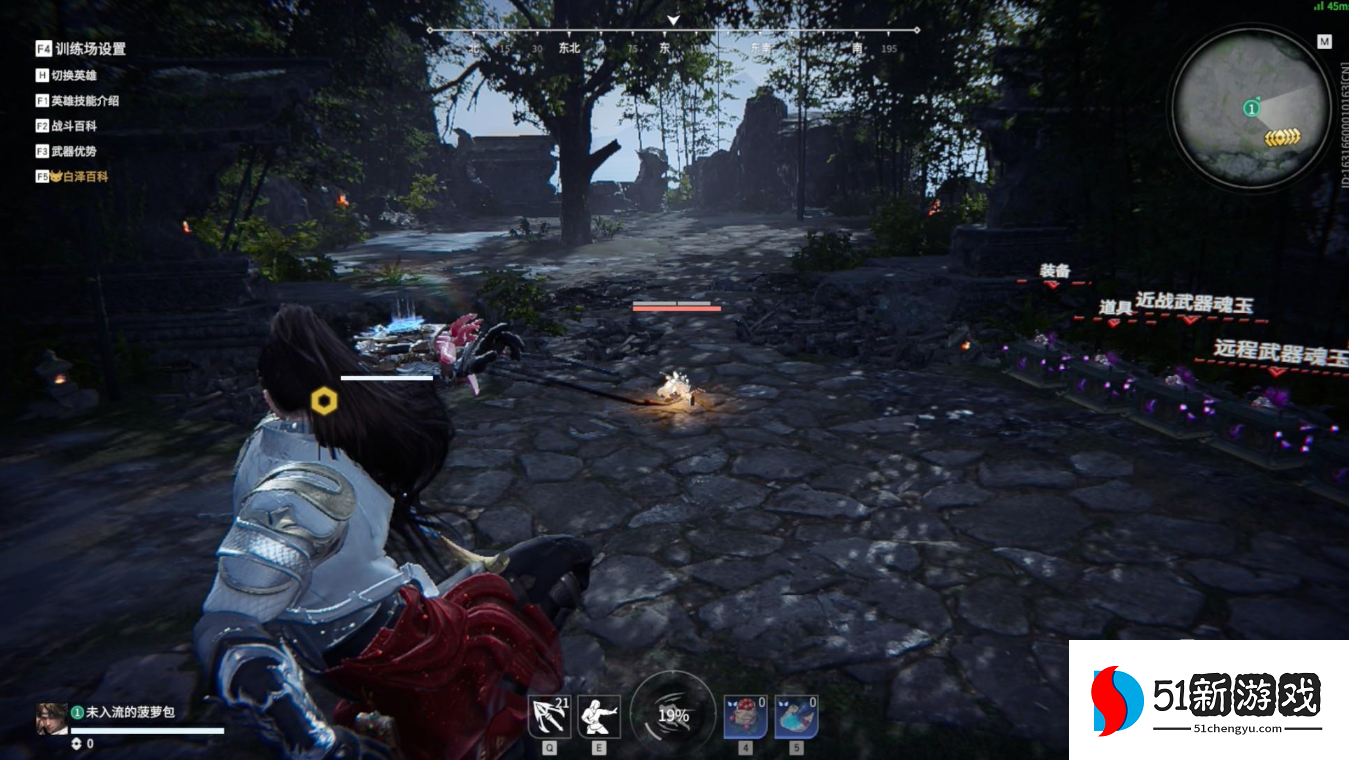Open the 战斗百科 combat encyclopedia
The height and width of the screenshot is (760, 1349).
click(74, 126)
